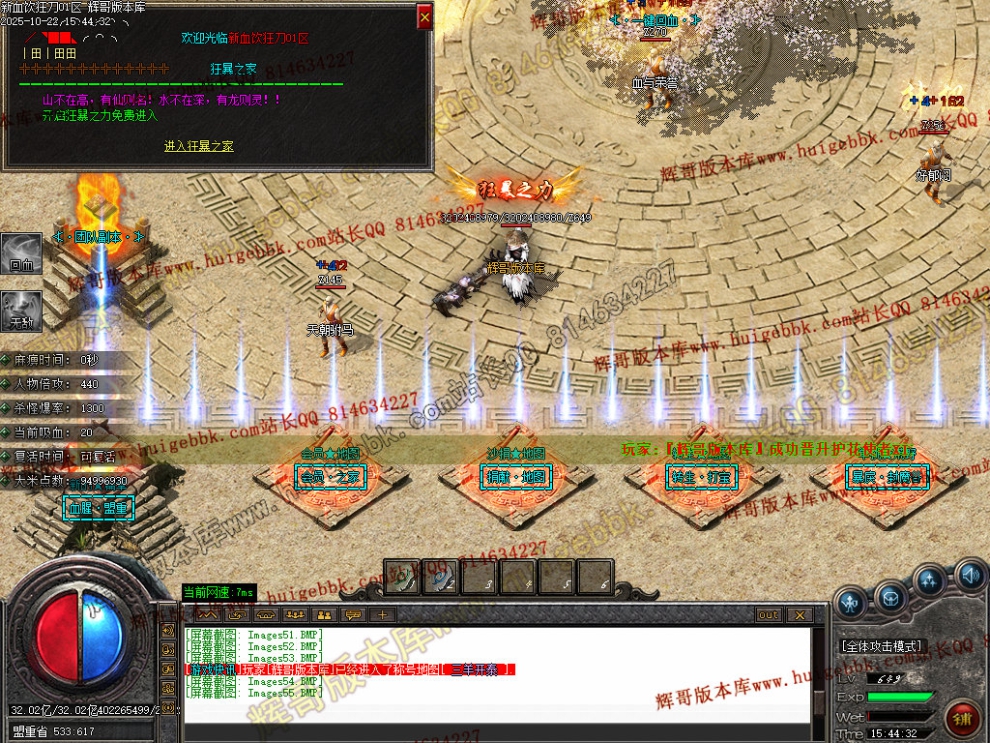Open the character panel round button
The width and height of the screenshot is (990, 743).
tap(851, 601)
